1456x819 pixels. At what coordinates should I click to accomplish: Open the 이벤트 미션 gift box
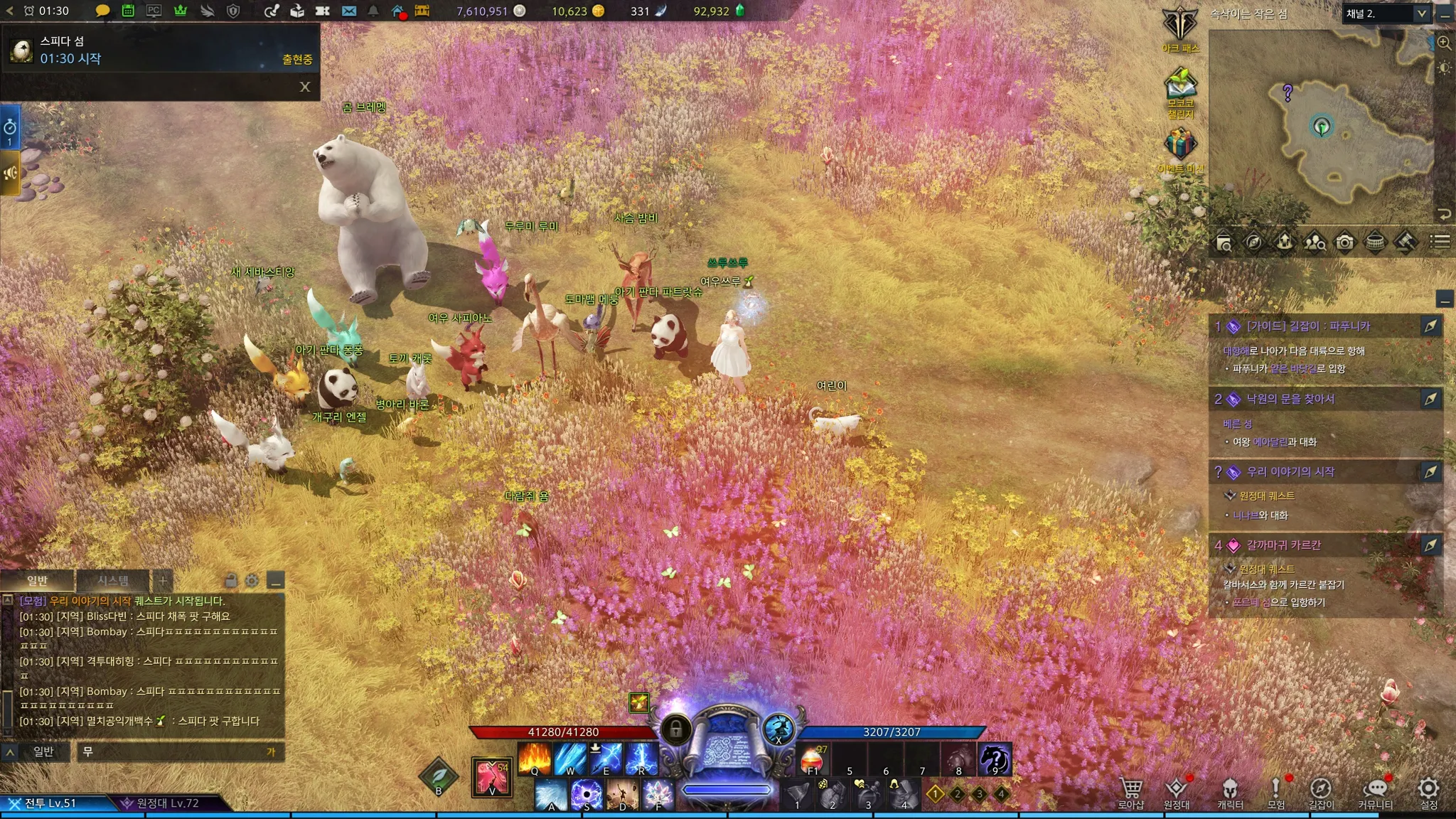click(x=1180, y=146)
